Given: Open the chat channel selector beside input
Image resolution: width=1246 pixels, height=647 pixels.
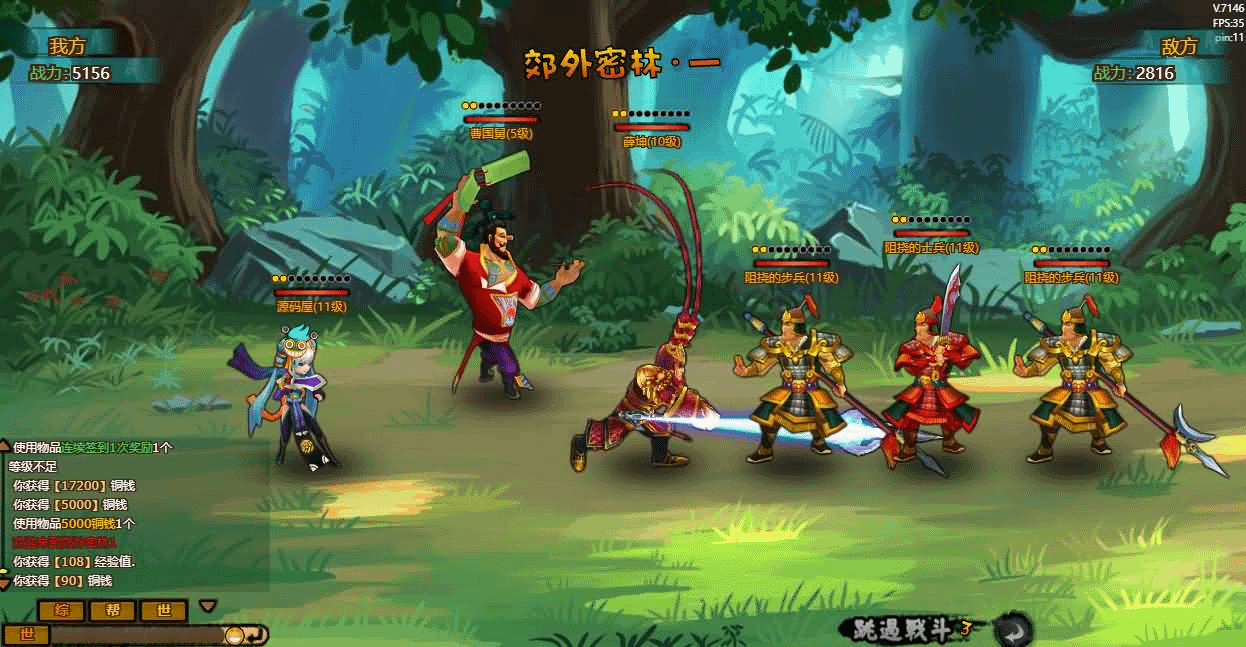Looking at the screenshot, I should coord(27,635).
